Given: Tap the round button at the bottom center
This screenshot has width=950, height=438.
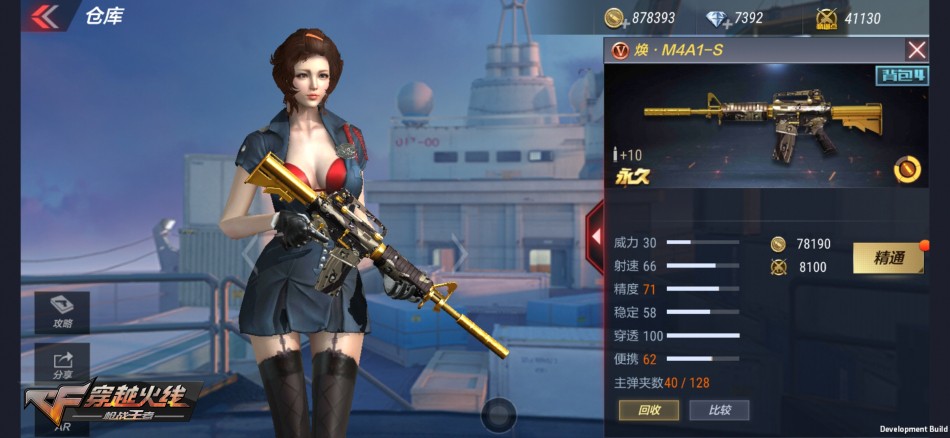Looking at the screenshot, I should click(498, 414).
